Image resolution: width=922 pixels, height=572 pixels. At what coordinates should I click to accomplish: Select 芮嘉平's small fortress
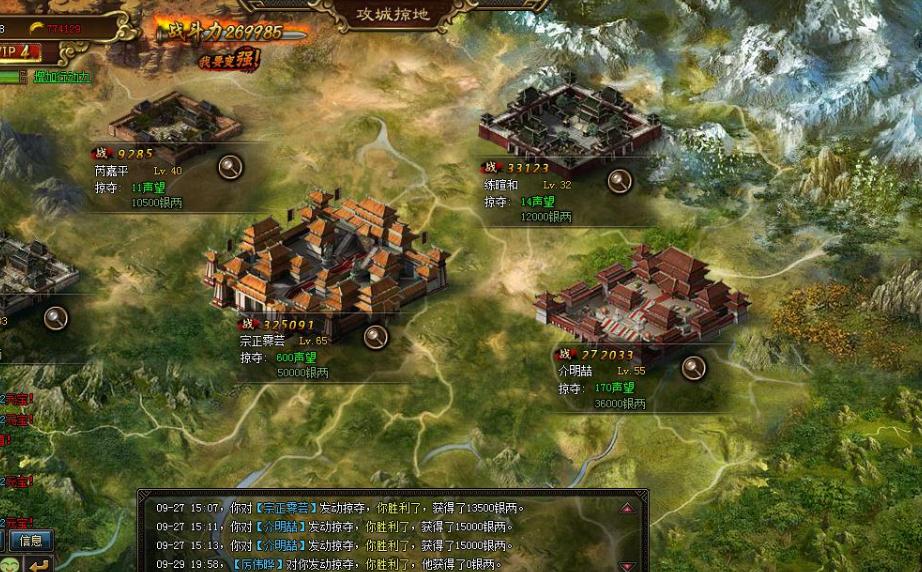175,122
